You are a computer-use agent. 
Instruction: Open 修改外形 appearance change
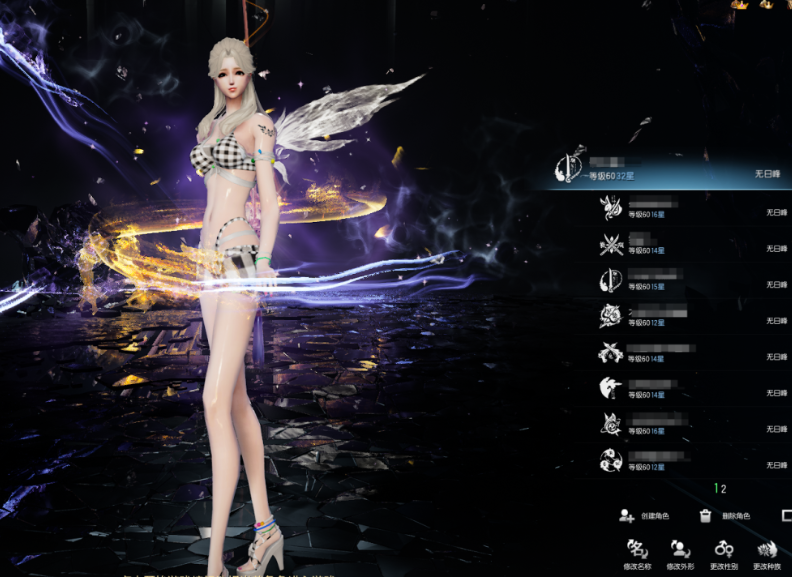click(x=680, y=552)
